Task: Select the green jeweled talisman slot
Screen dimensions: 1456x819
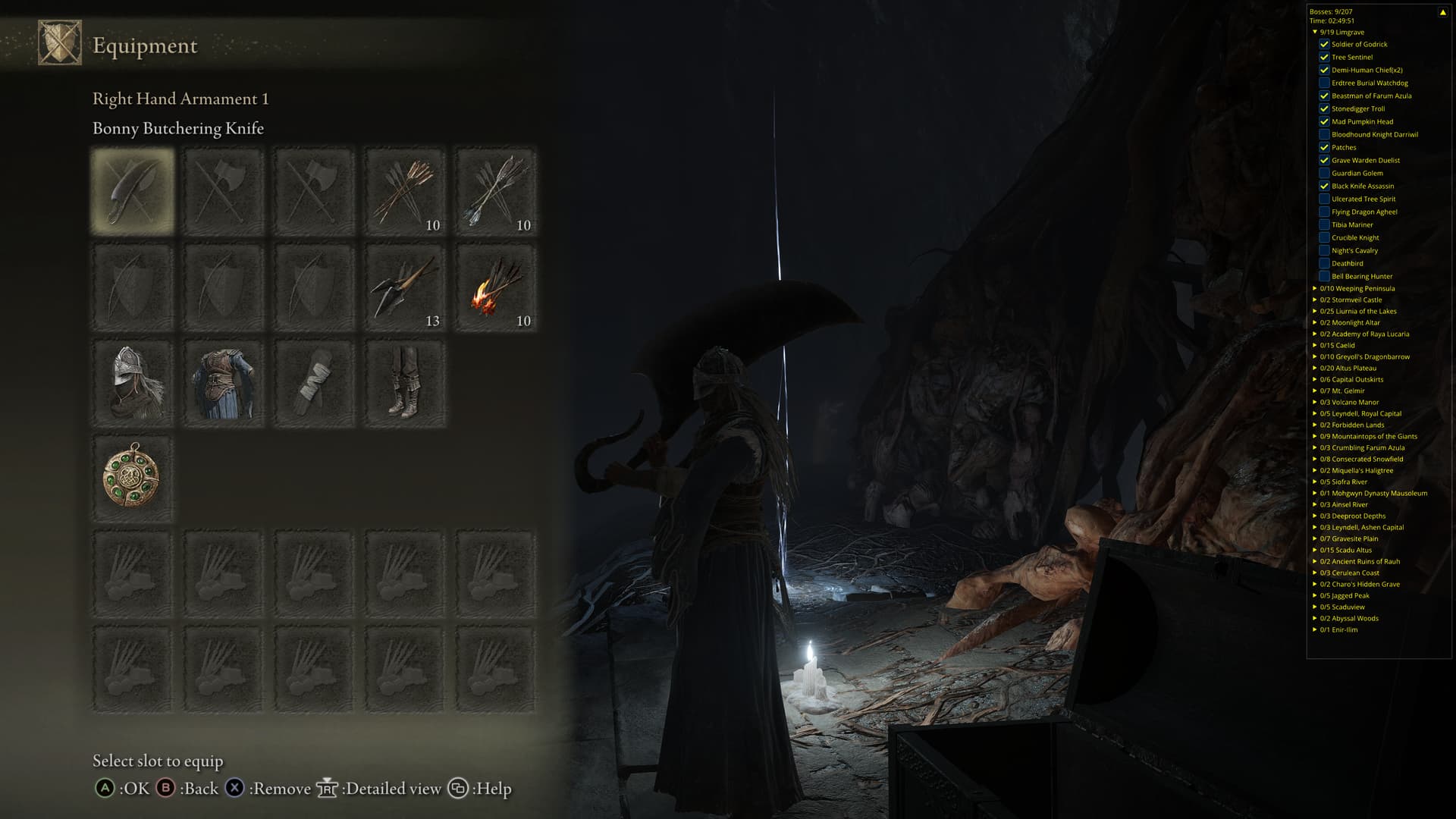Action: coord(133,479)
